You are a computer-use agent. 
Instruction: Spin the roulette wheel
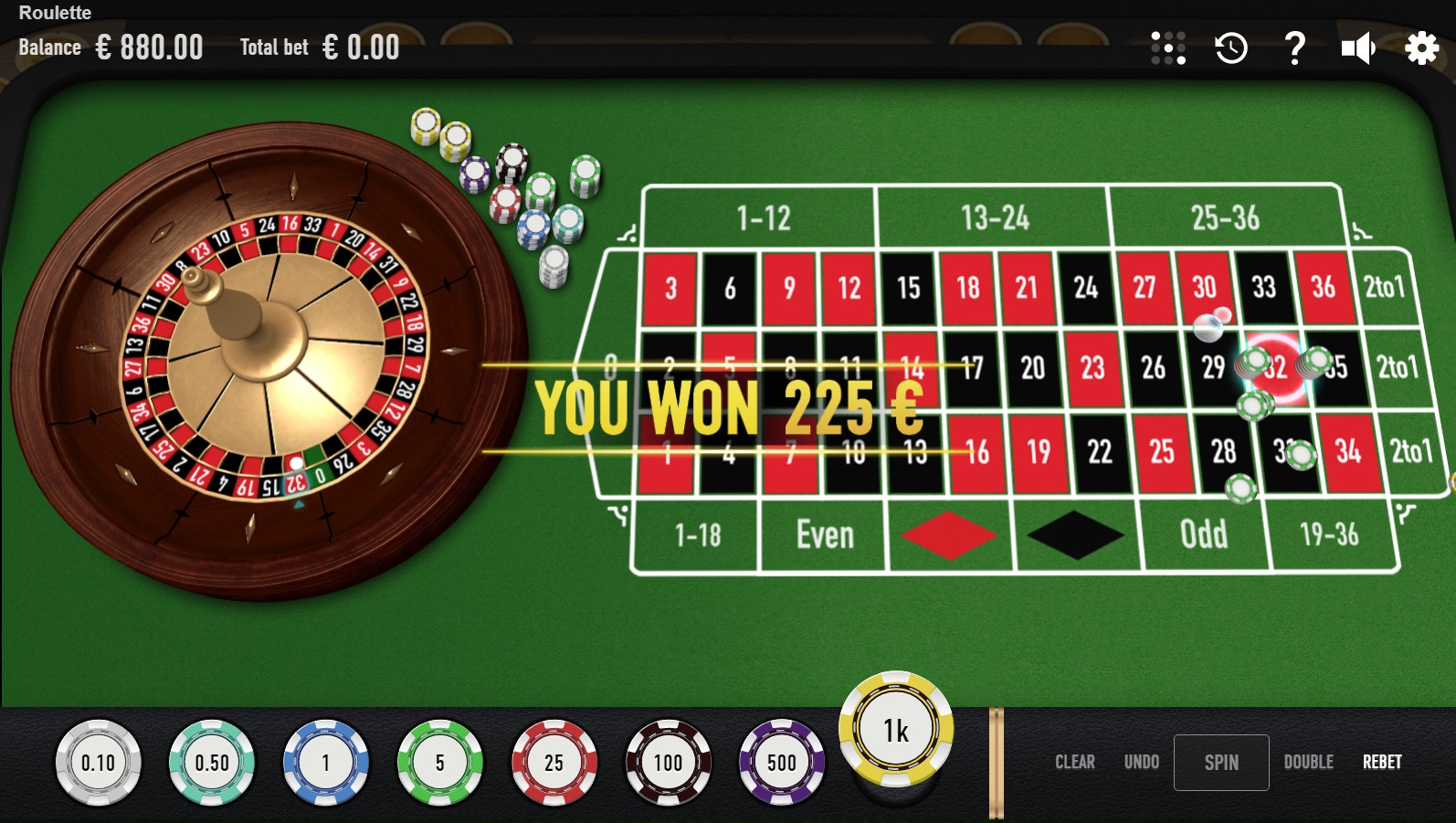pyautogui.click(x=1220, y=763)
